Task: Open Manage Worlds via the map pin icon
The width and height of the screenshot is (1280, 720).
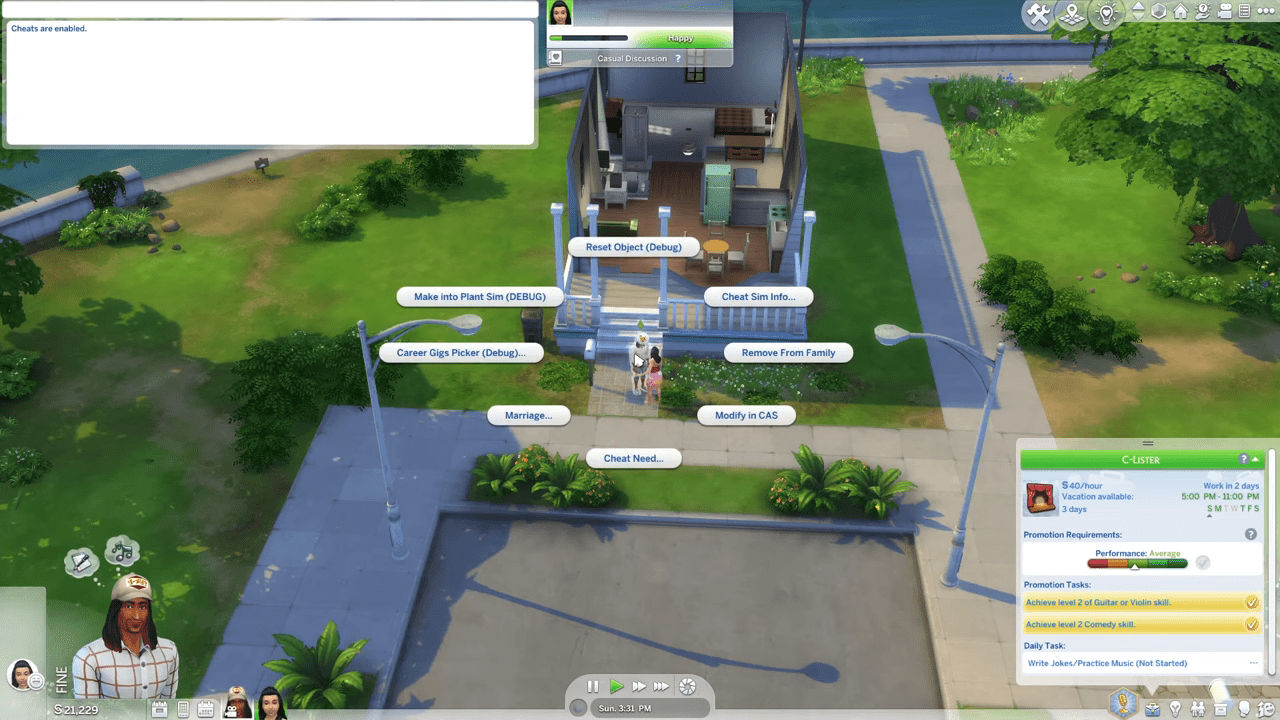Action: [1070, 15]
